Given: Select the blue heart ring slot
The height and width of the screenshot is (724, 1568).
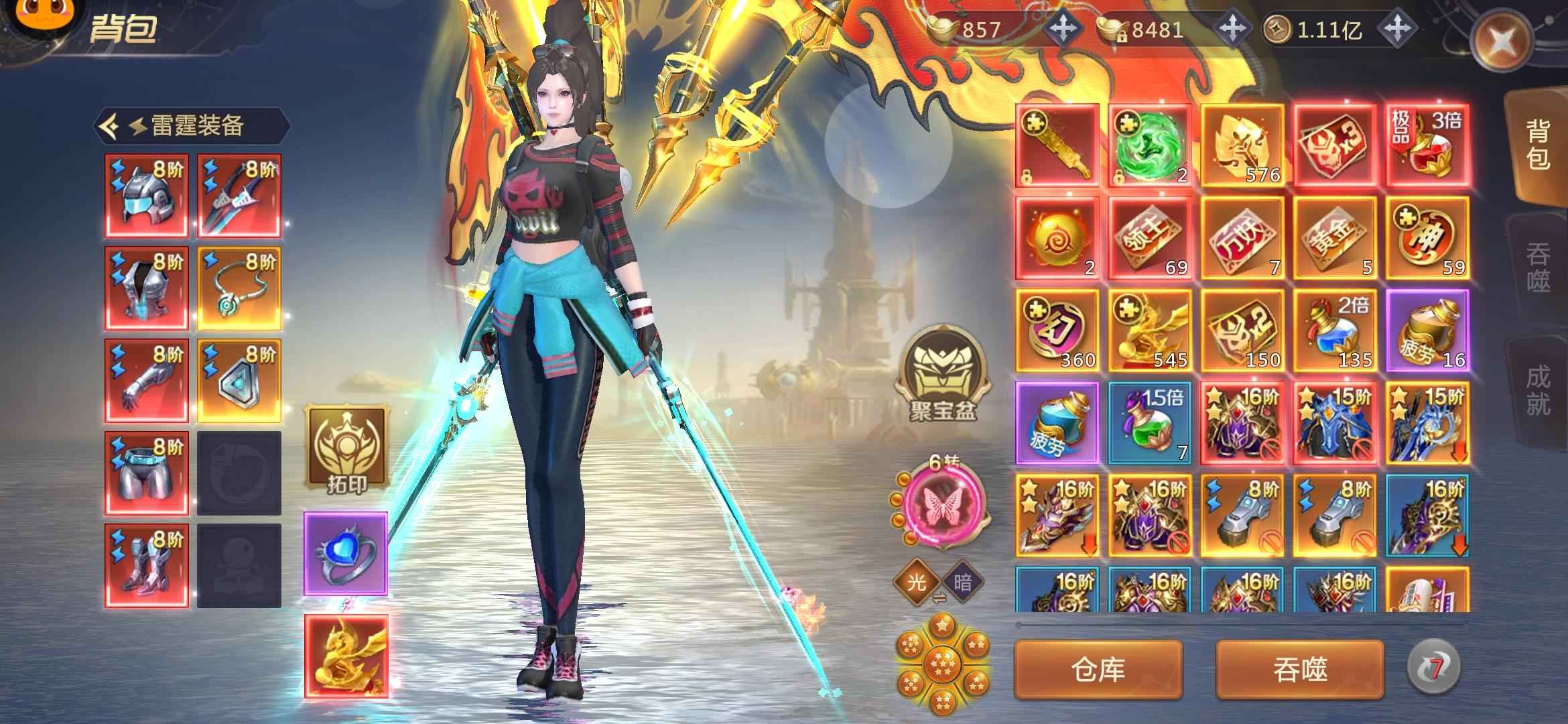Looking at the screenshot, I should [x=346, y=554].
